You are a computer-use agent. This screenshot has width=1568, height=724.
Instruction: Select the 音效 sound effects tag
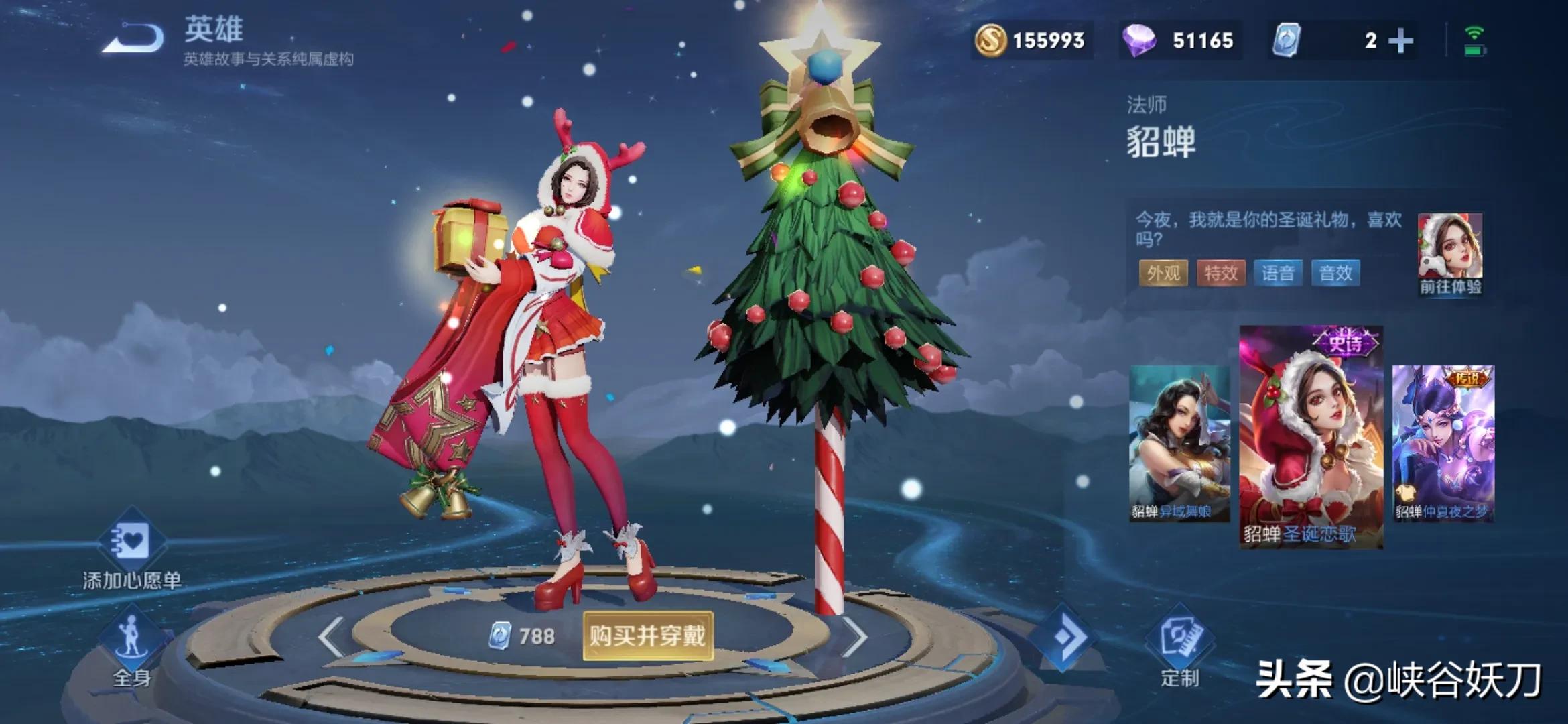pyautogui.click(x=1335, y=274)
